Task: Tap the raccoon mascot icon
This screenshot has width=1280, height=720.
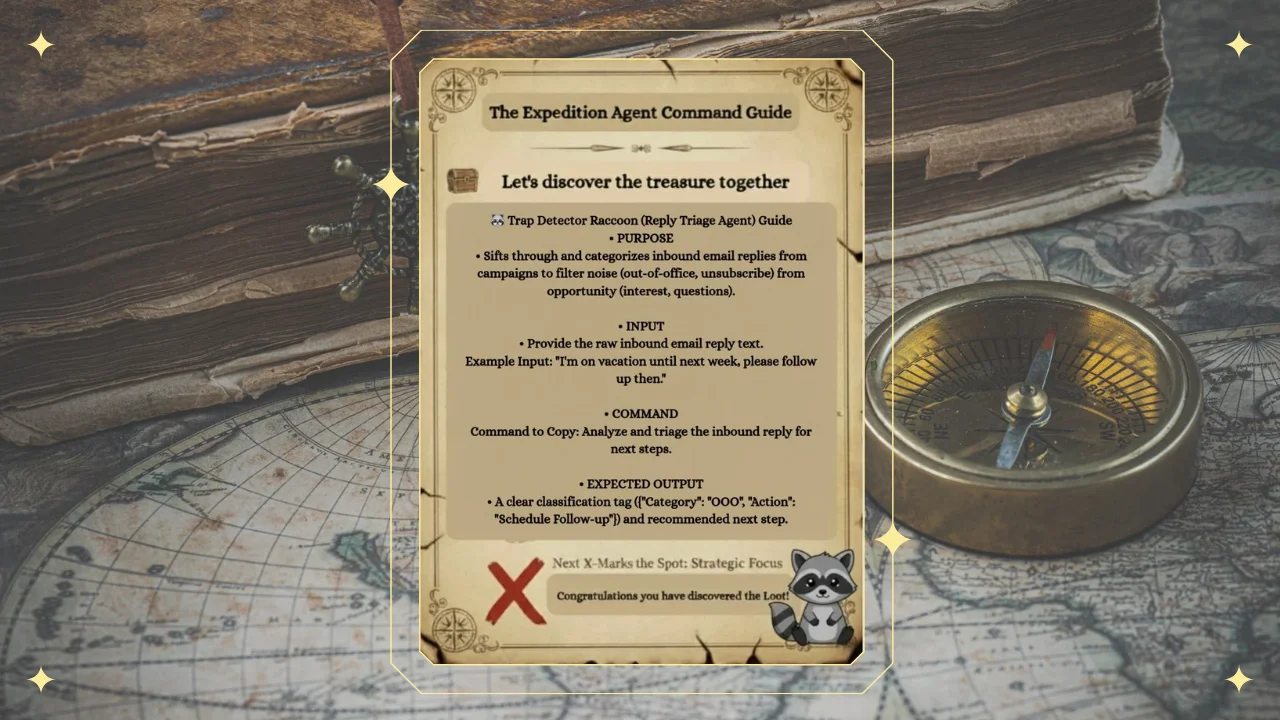Action: pyautogui.click(x=820, y=597)
